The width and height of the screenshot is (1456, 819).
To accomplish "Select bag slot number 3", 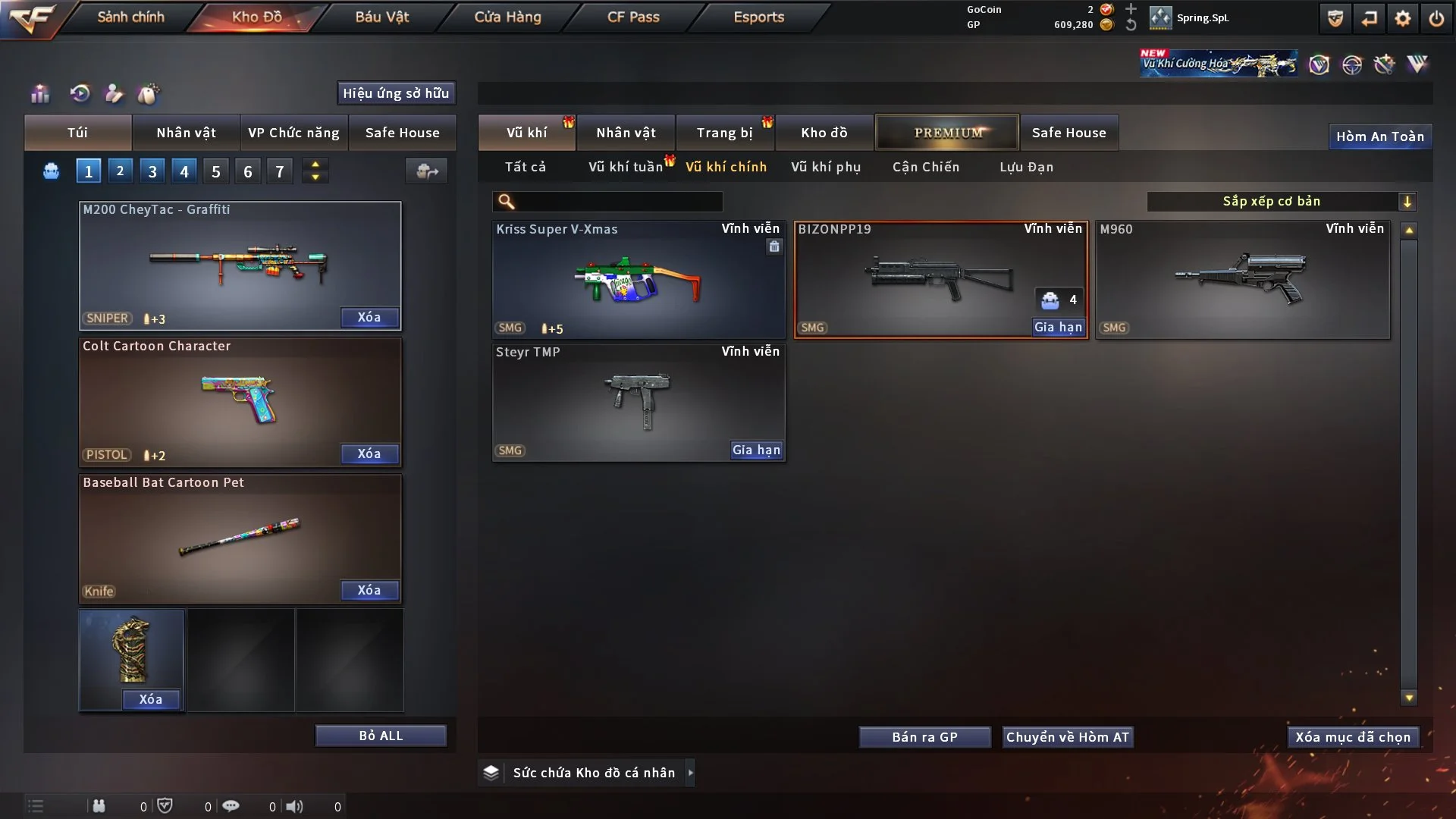I will click(152, 171).
